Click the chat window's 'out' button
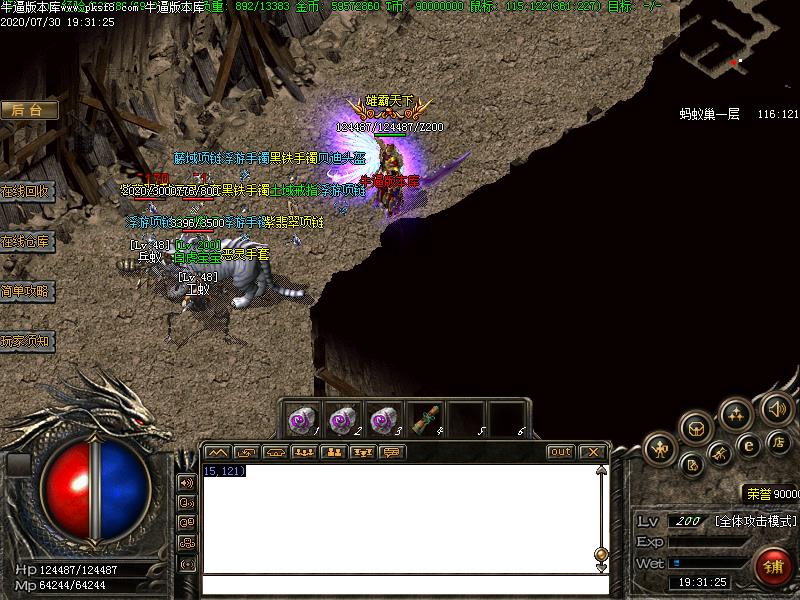 [x=561, y=452]
